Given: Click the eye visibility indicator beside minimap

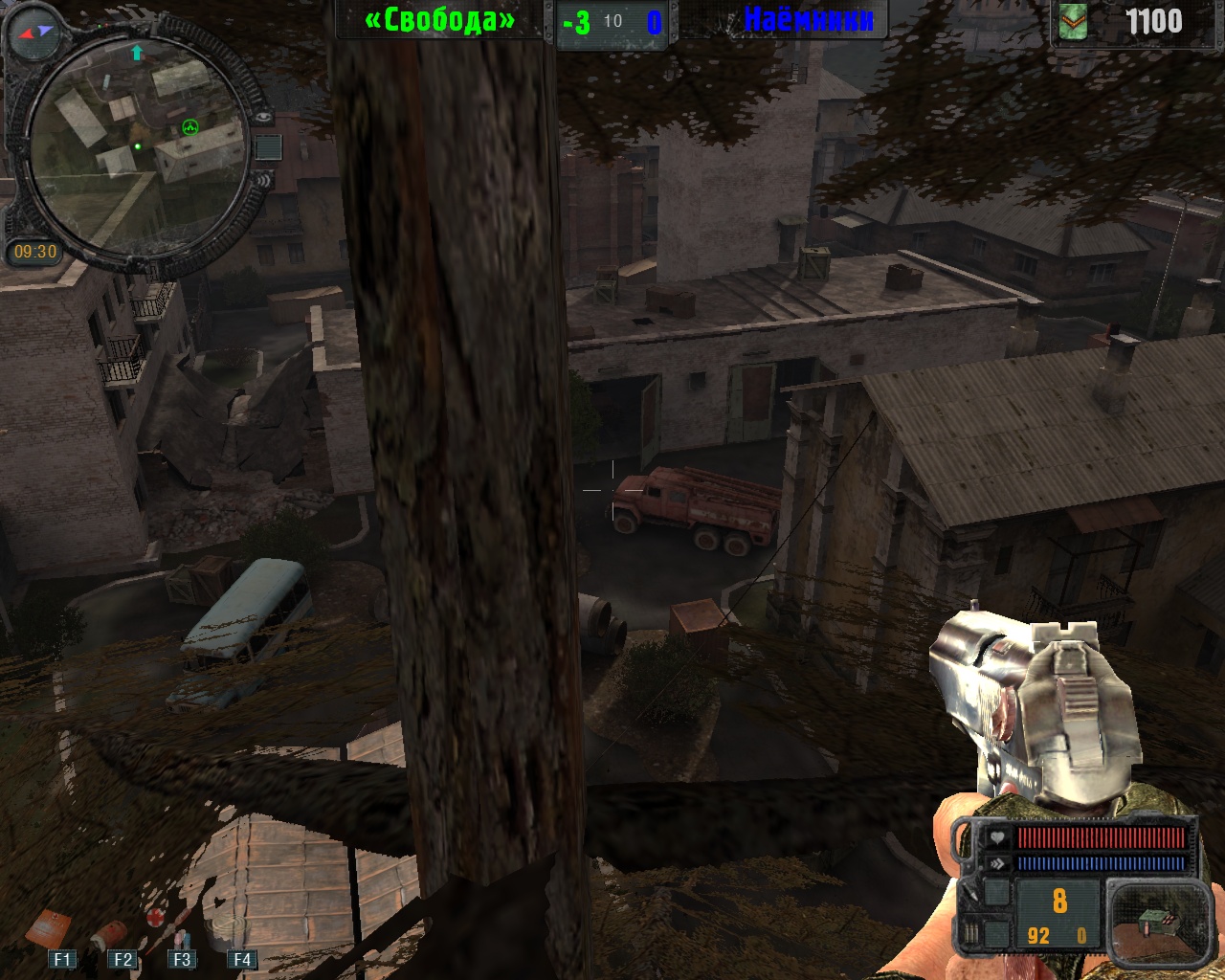Looking at the screenshot, I should (263, 117).
